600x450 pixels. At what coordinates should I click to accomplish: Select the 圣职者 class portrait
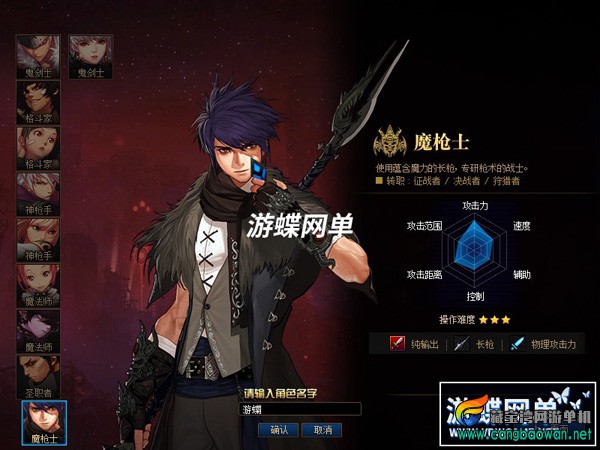tap(39, 374)
